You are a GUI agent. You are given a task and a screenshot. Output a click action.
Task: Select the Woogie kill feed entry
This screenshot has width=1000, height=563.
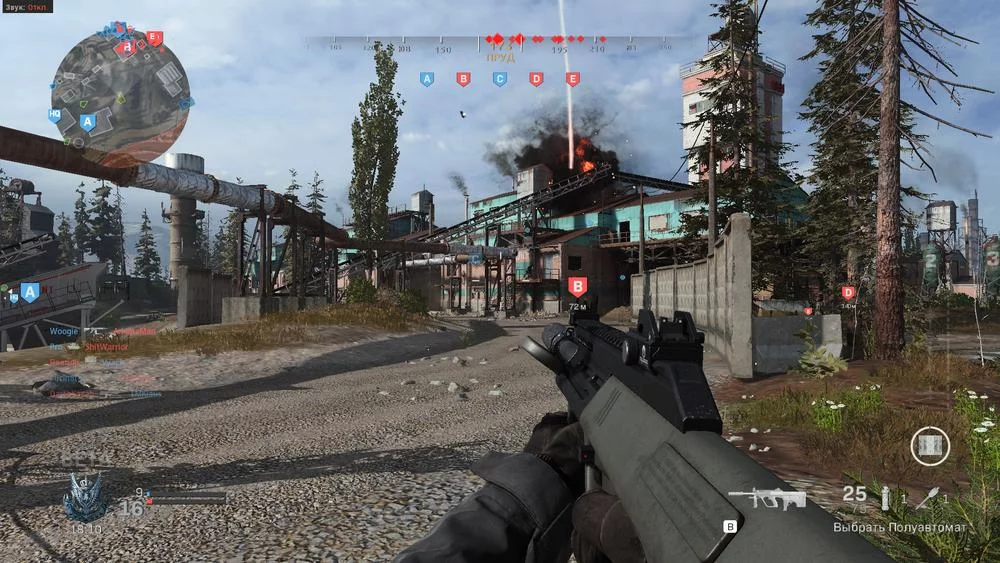point(63,330)
